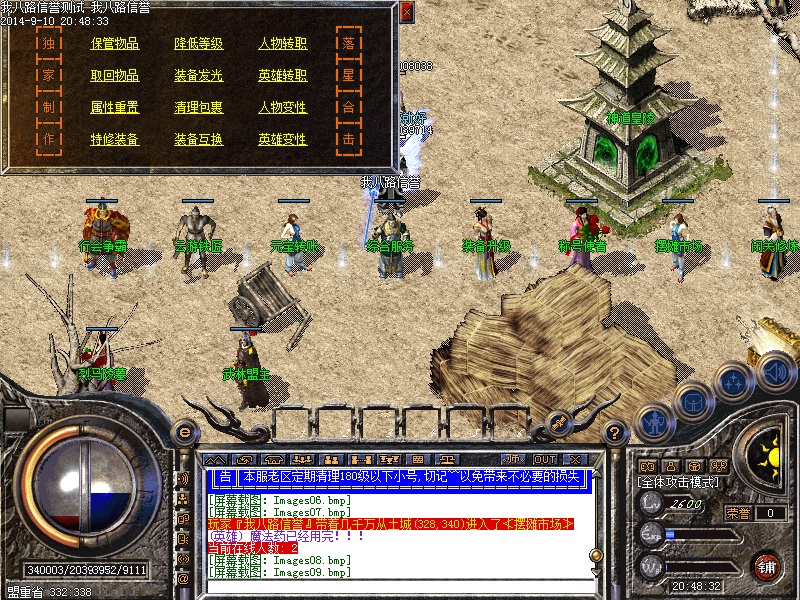Click the question mark help button

(x=617, y=432)
